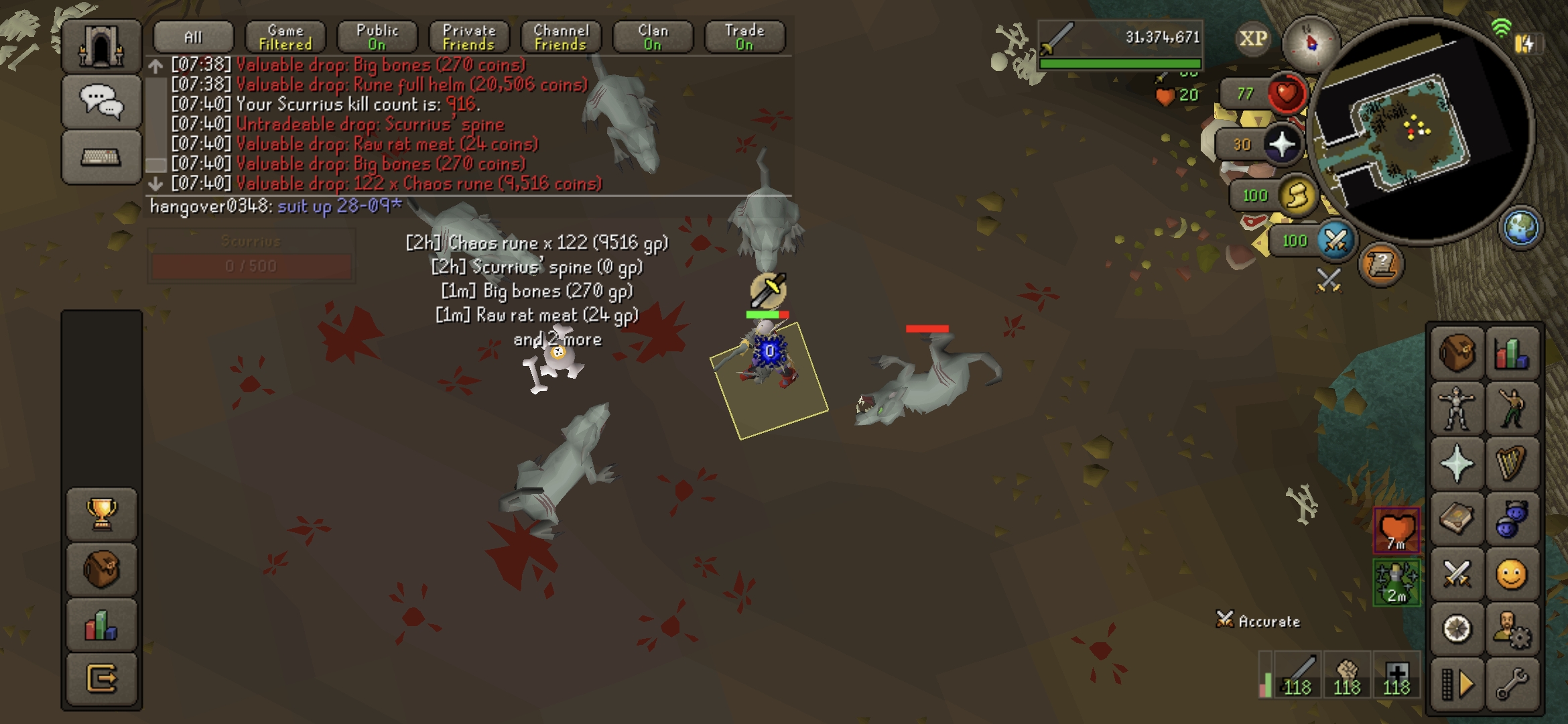Open the wrench settings tab

[x=1512, y=684]
